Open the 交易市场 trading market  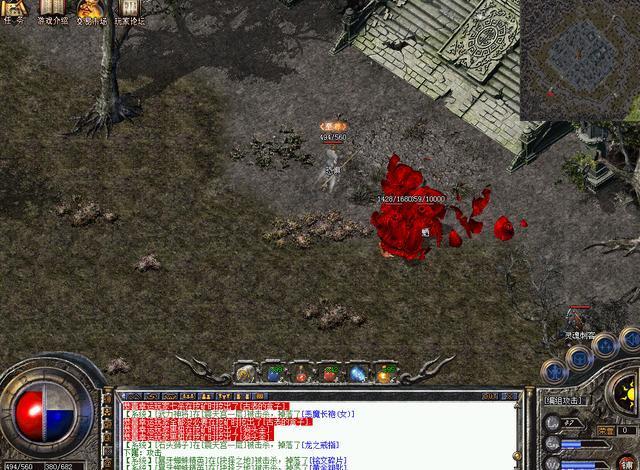[x=91, y=11]
